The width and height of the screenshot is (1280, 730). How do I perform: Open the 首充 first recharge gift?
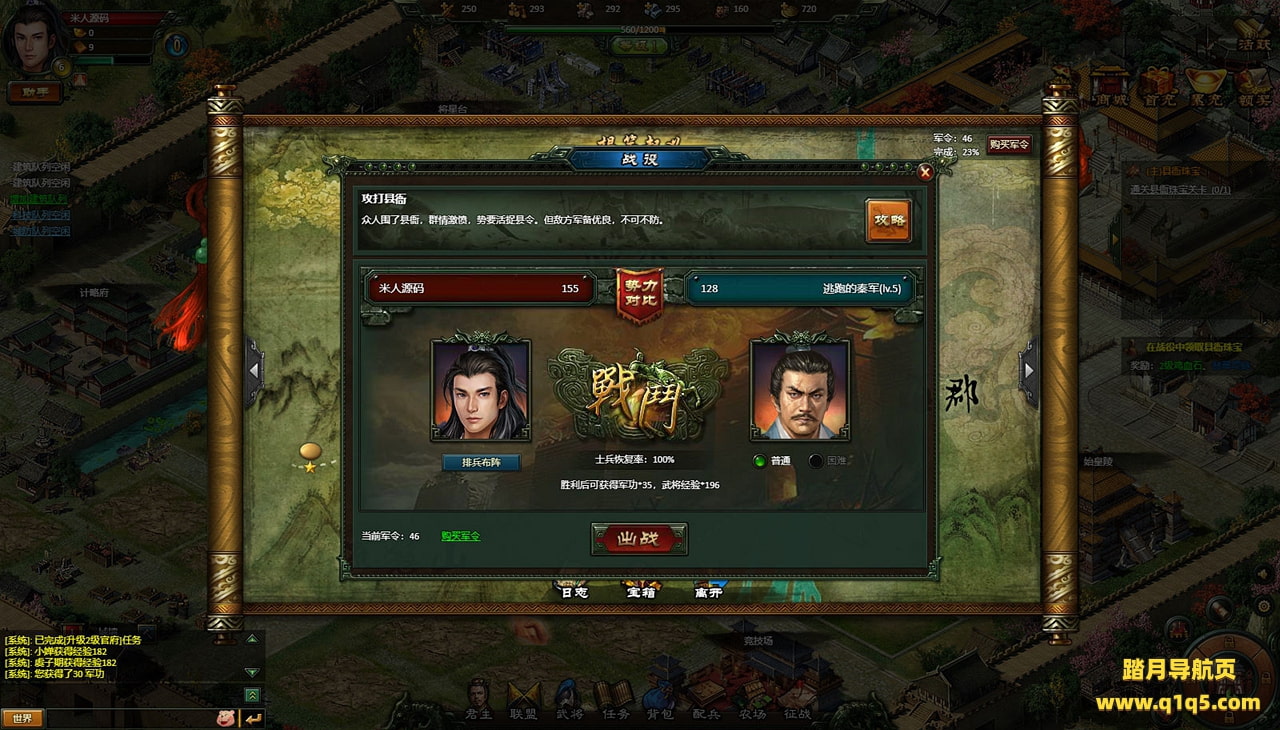tap(1160, 87)
